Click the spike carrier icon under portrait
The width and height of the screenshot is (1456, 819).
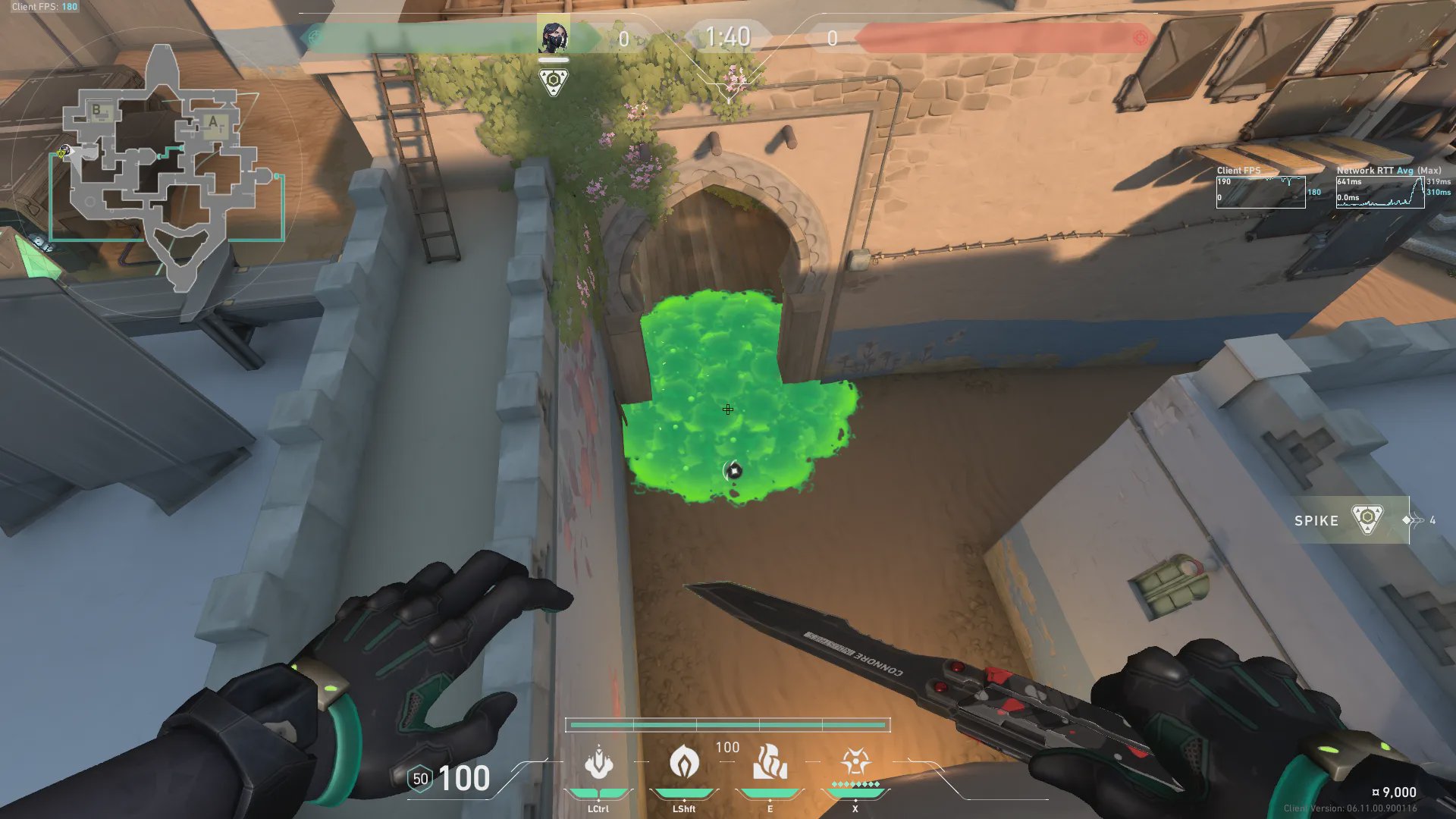[554, 81]
